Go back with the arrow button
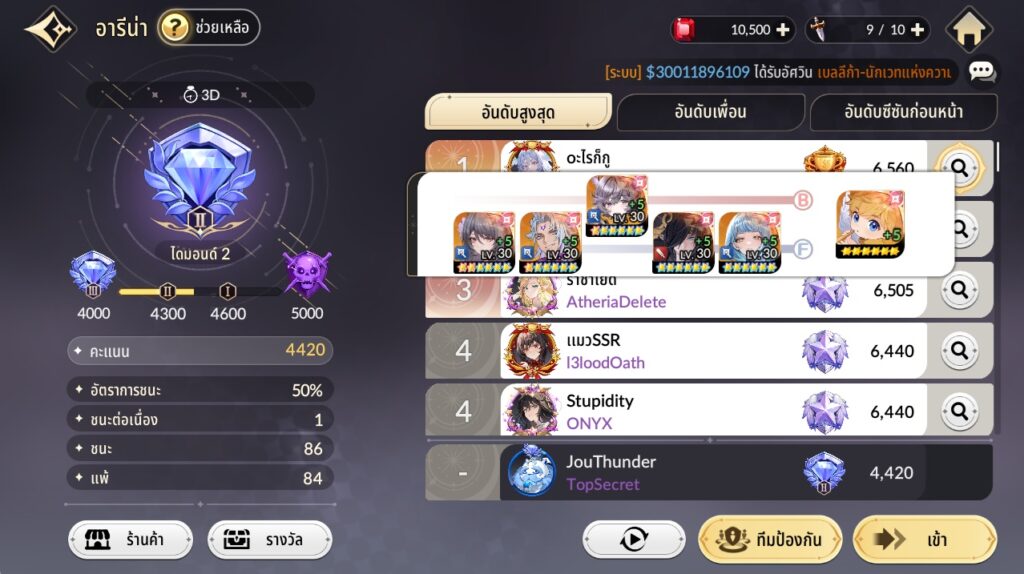 click(51, 29)
